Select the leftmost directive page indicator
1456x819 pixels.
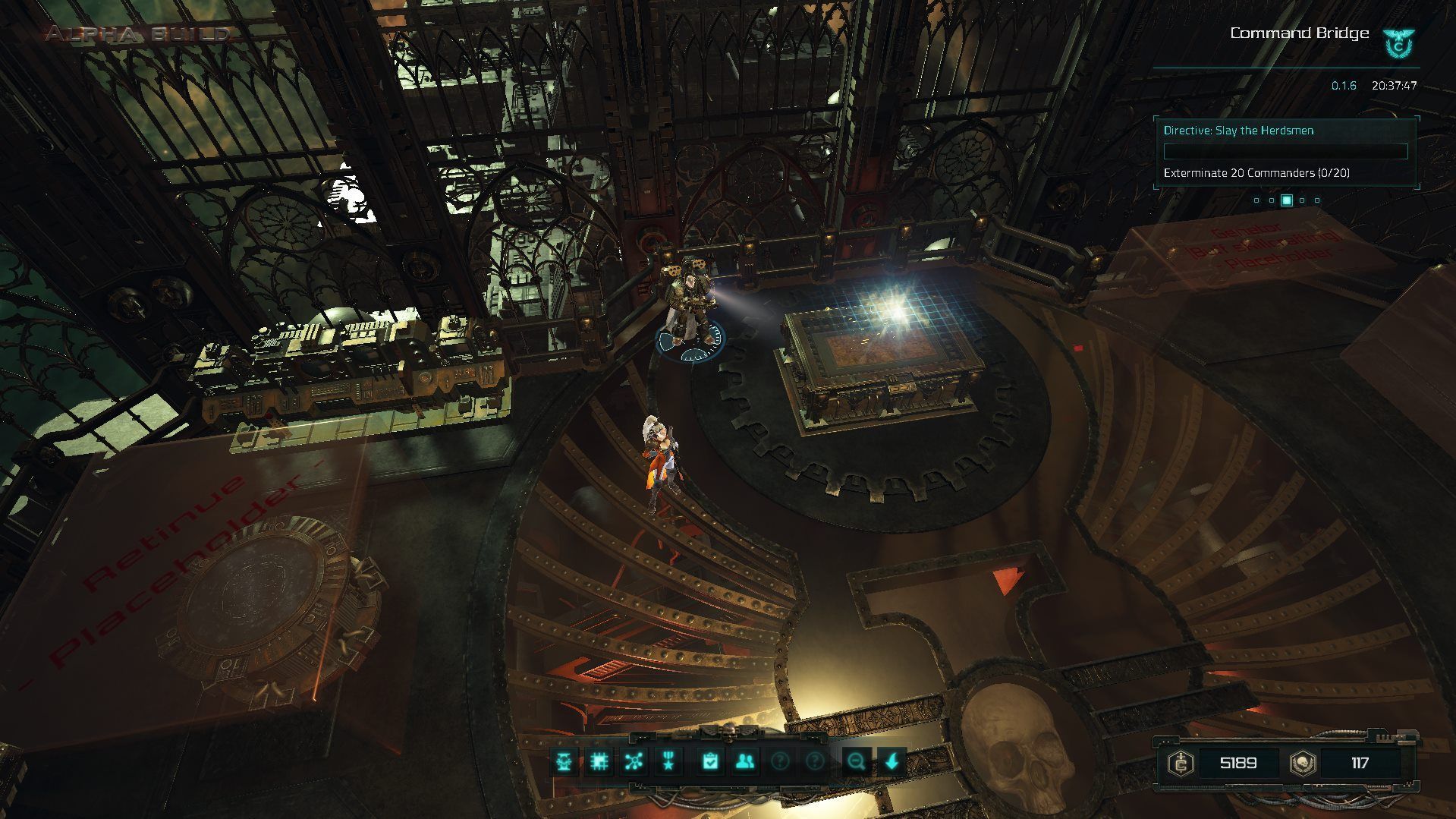pyautogui.click(x=1256, y=200)
